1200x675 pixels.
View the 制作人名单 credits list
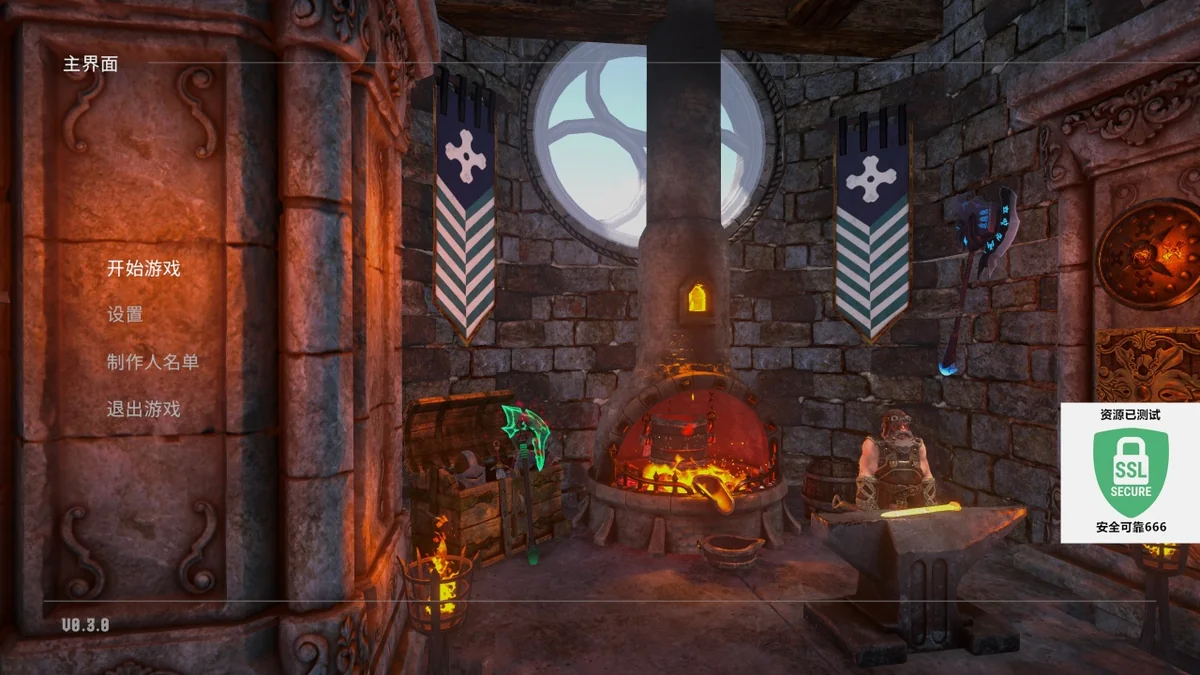tap(153, 361)
